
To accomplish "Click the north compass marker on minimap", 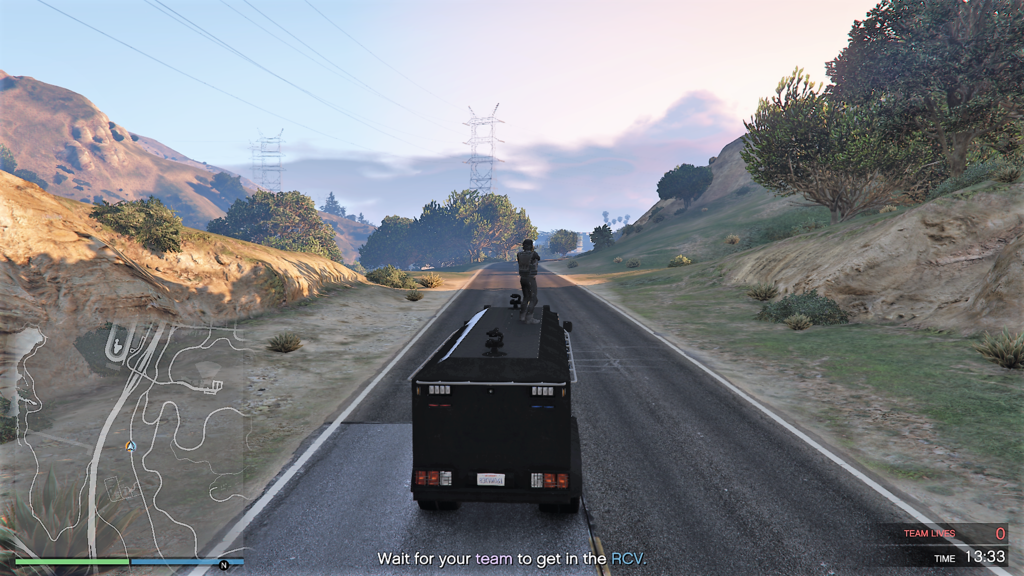I will point(224,565).
